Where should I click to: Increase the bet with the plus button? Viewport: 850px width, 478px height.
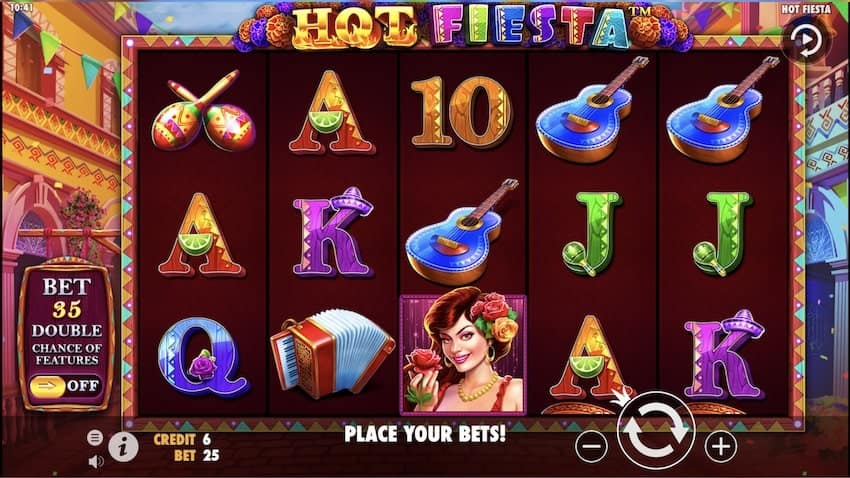pyautogui.click(x=720, y=446)
